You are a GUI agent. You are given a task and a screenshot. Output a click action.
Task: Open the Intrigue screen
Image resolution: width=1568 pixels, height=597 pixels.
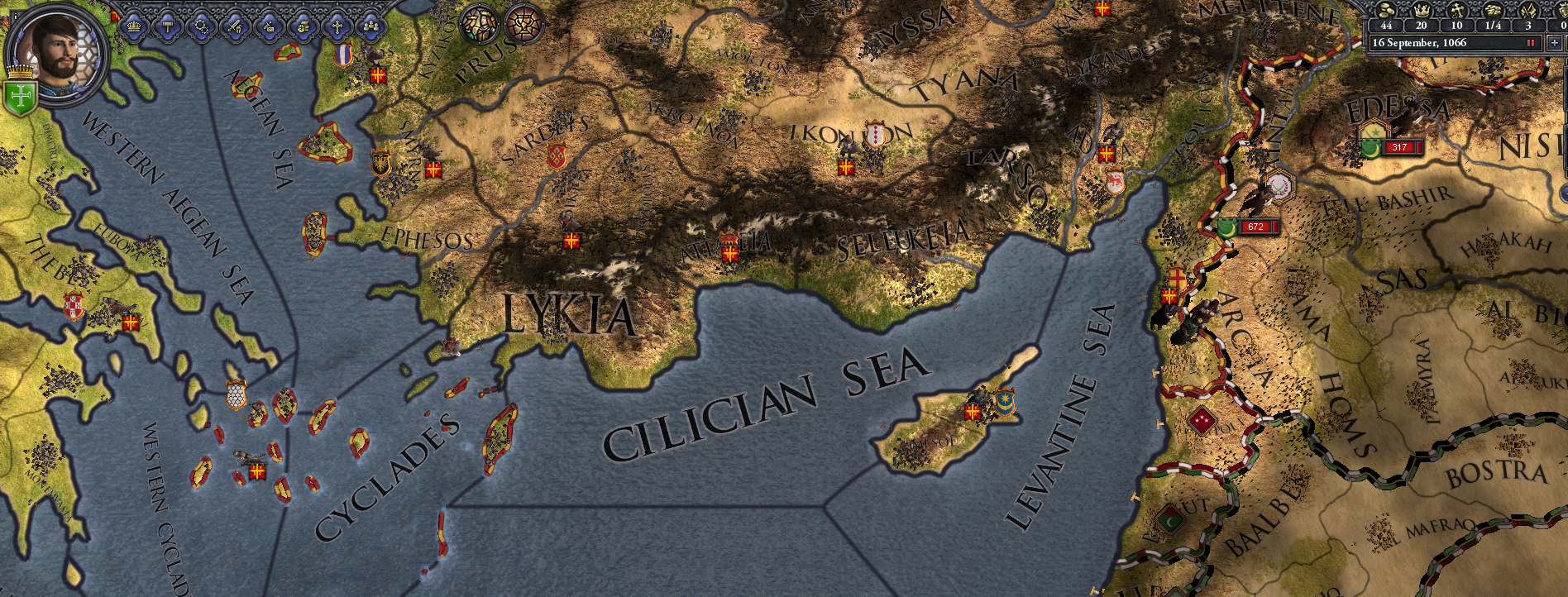[x=267, y=27]
